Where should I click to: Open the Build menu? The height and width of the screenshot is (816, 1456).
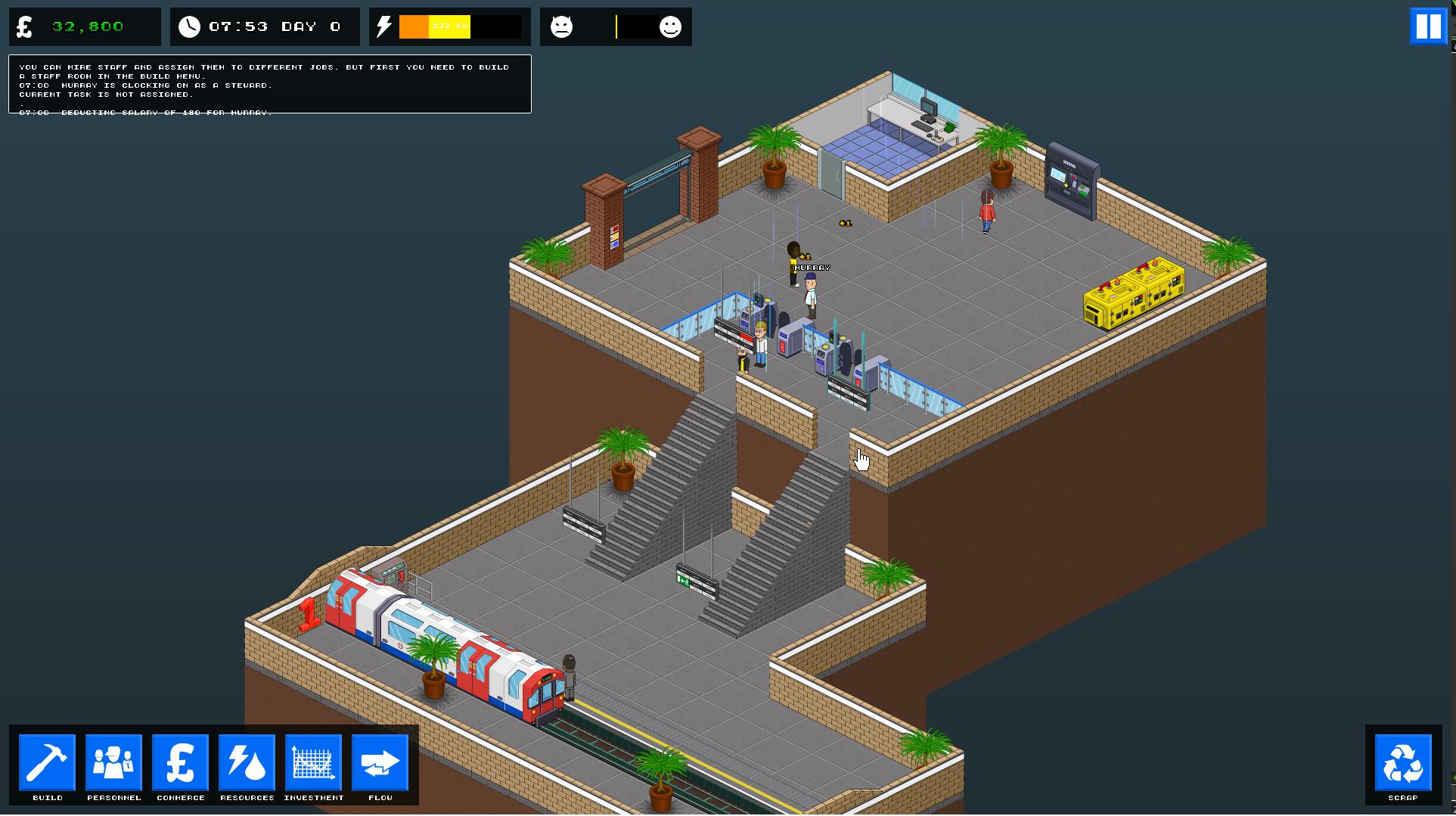pos(48,764)
